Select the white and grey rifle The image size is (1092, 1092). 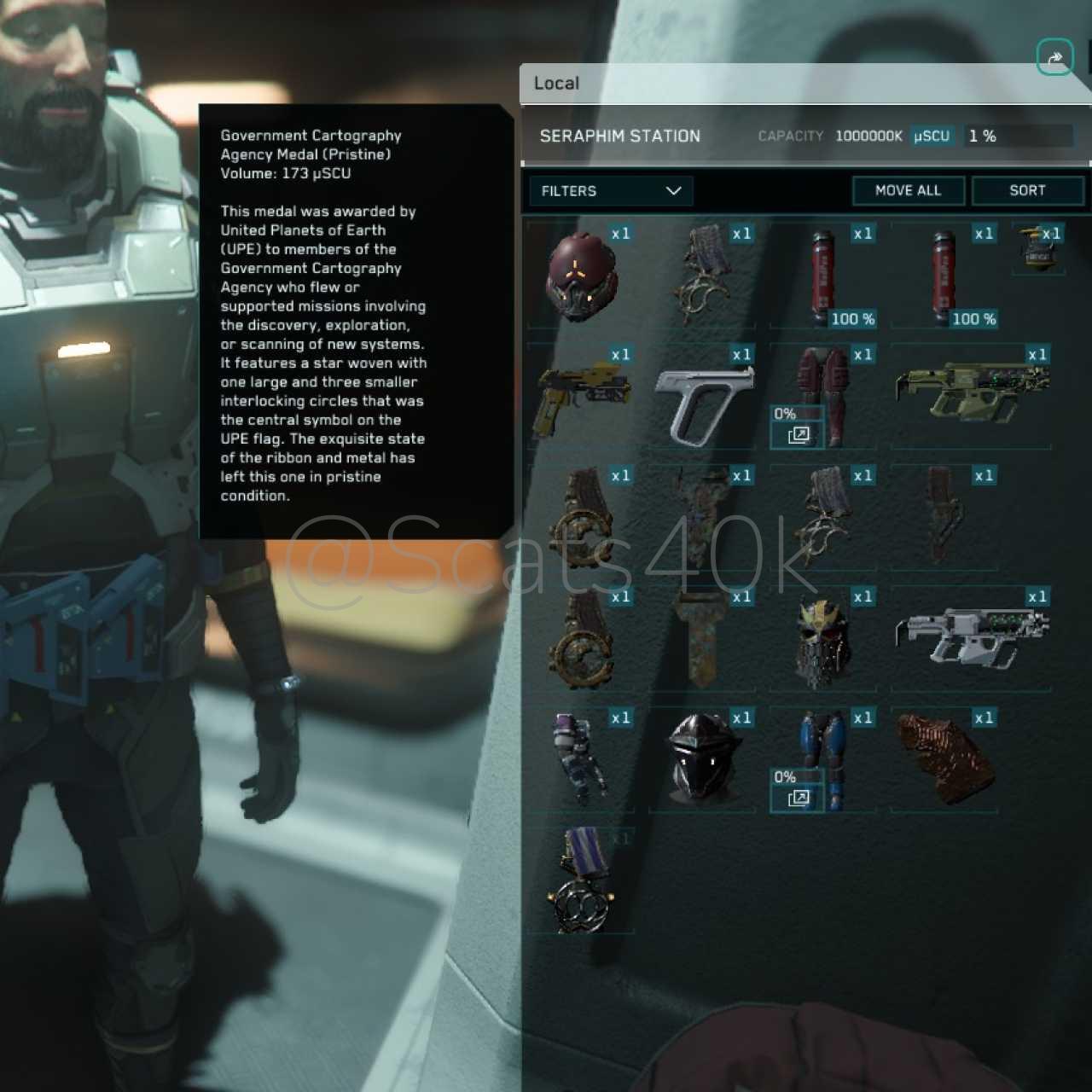(971, 636)
